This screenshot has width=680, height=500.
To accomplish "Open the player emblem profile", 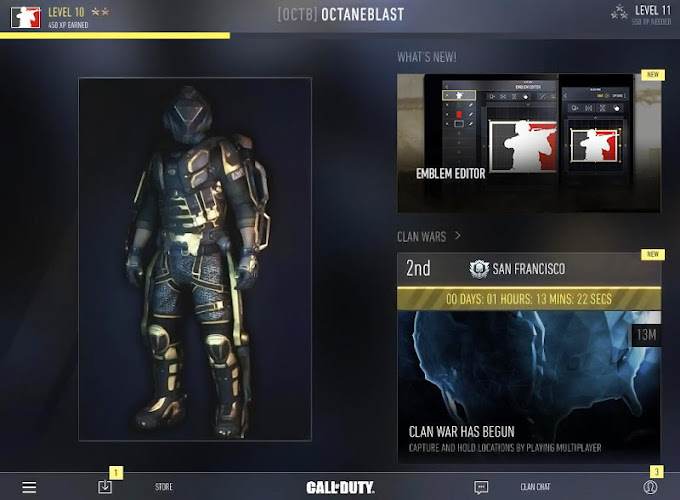I will coord(25,17).
